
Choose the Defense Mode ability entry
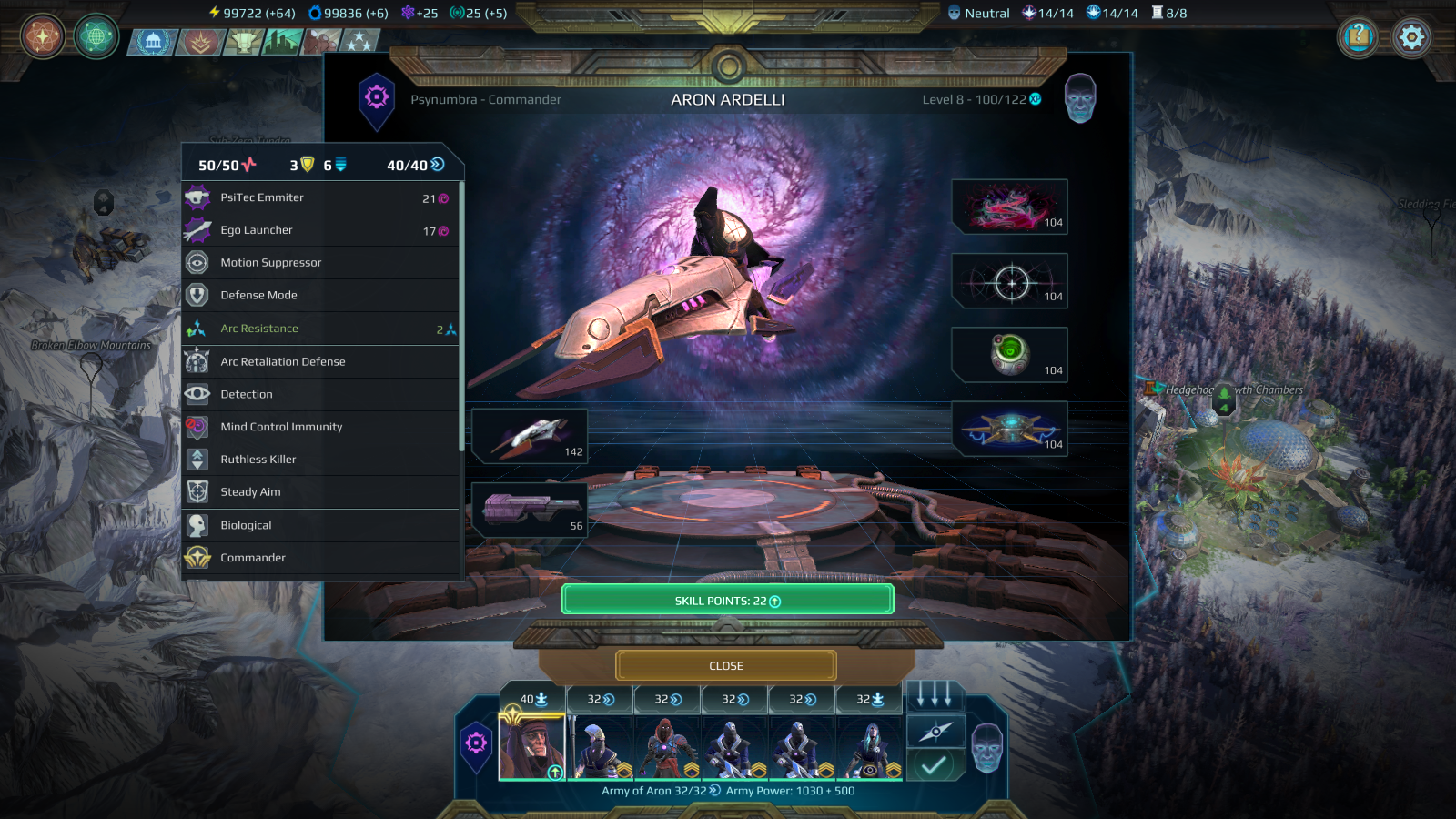pos(321,296)
